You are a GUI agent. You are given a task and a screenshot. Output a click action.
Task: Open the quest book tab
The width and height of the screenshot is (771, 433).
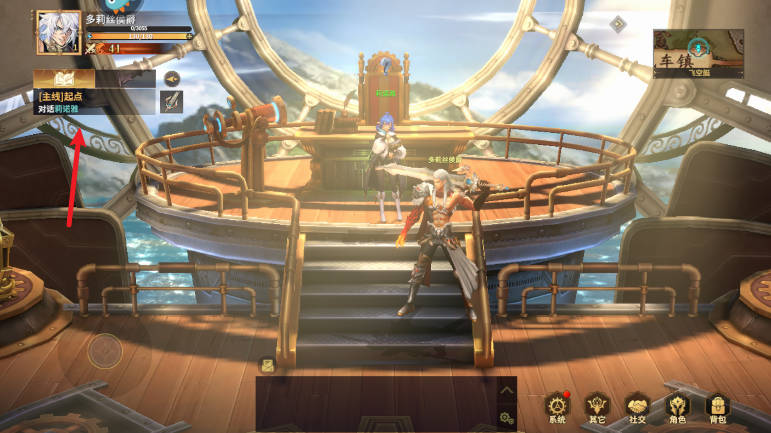pyautogui.click(x=63, y=78)
